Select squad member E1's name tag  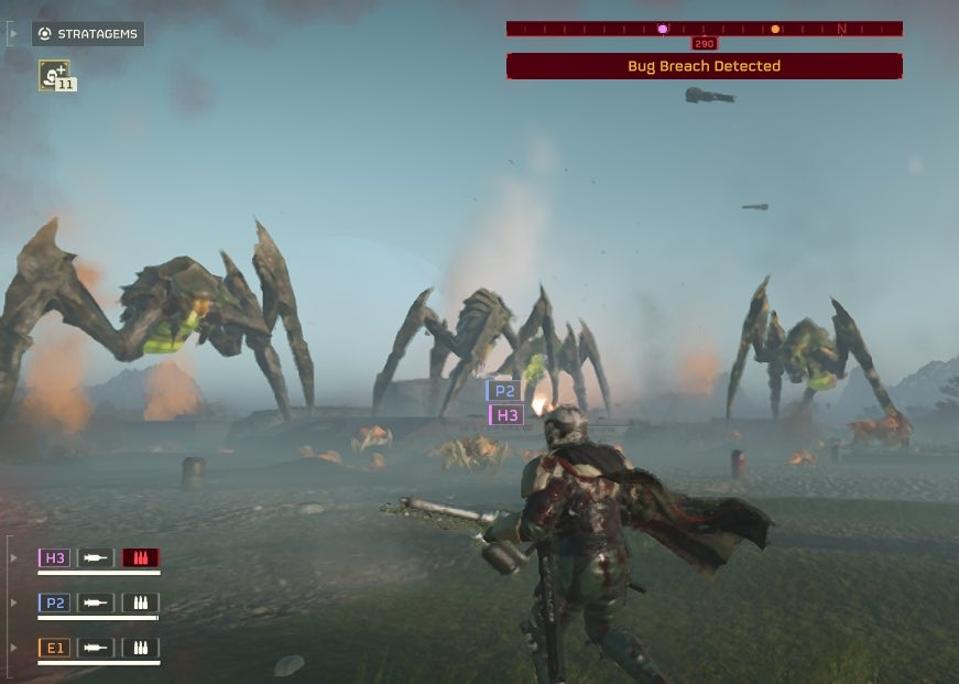(54, 648)
